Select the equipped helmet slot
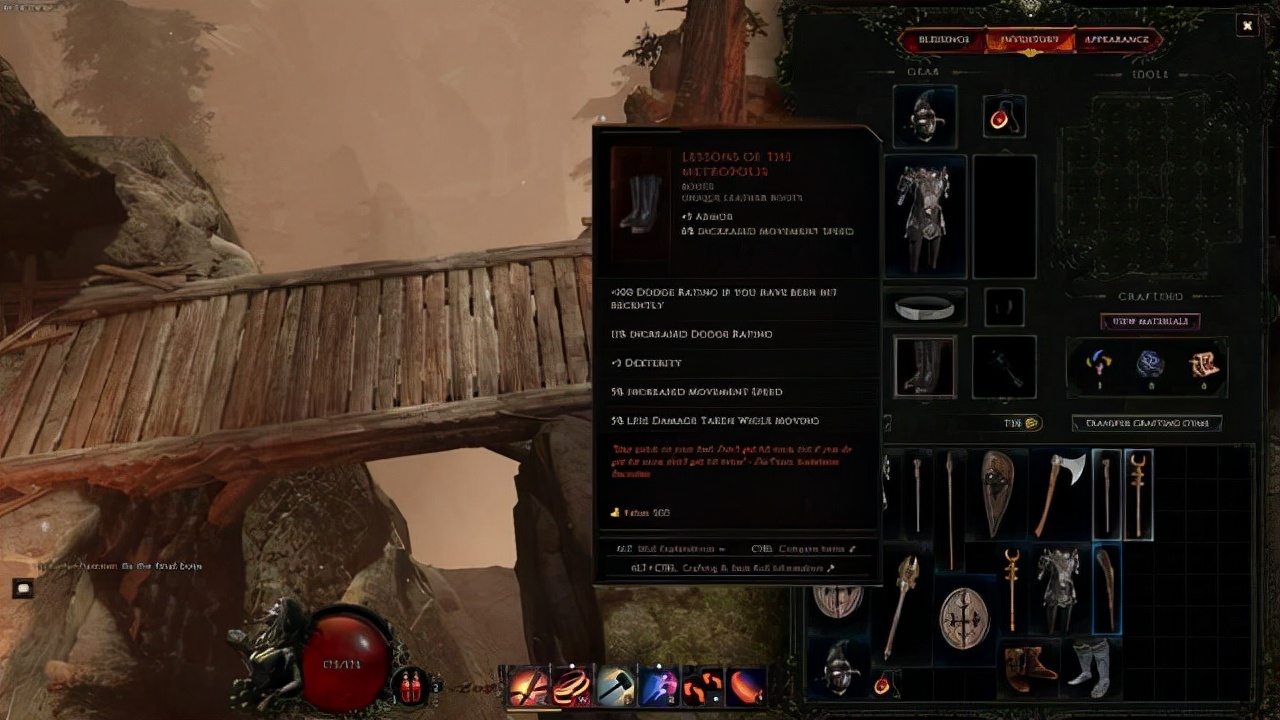Screen dimensions: 1280x720 (x=924, y=117)
